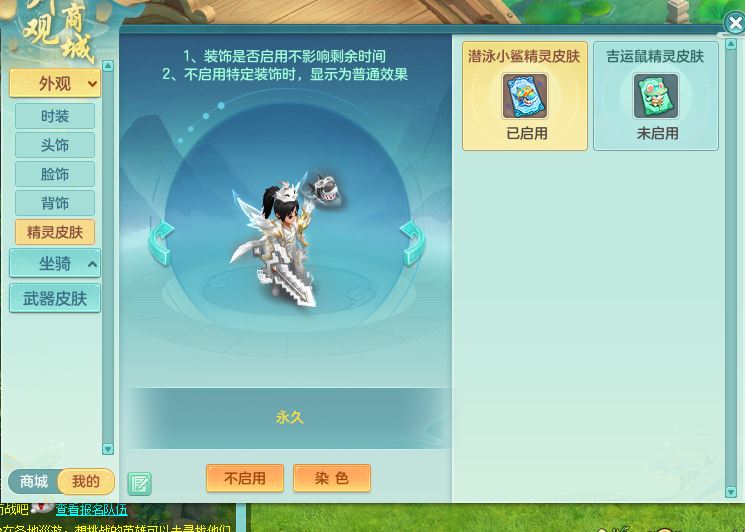The height and width of the screenshot is (532, 745).
Task: Switch to the 我的 tab
Action: [86, 482]
